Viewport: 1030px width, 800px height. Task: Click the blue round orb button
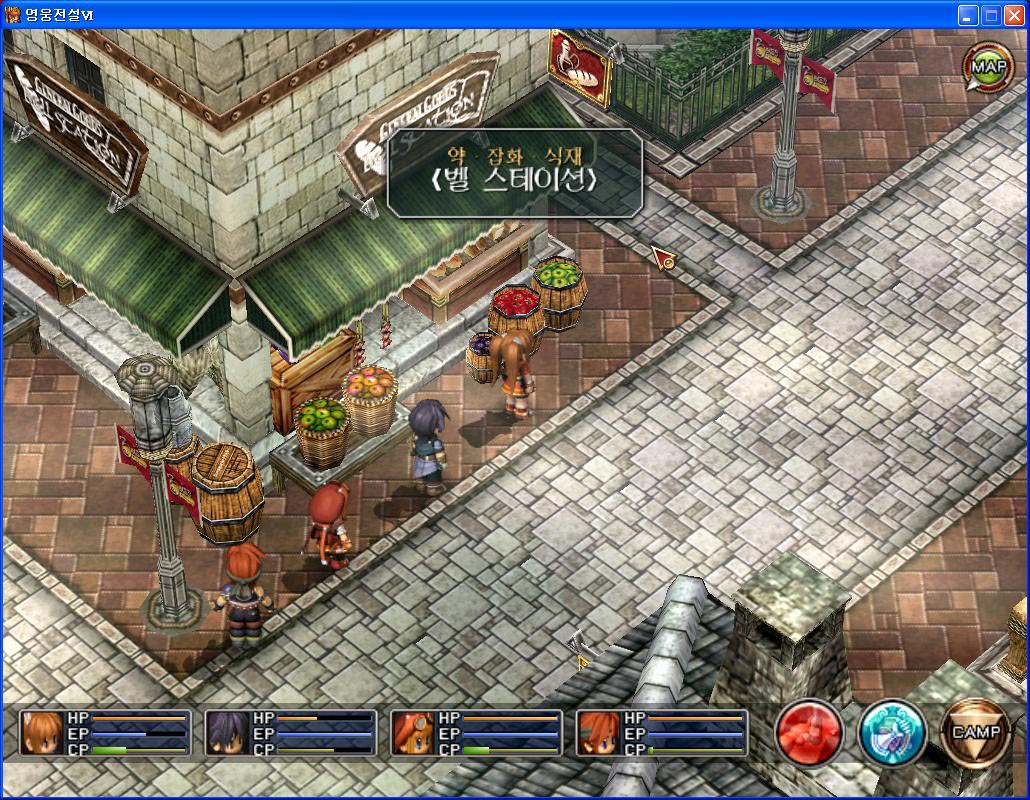[x=892, y=732]
